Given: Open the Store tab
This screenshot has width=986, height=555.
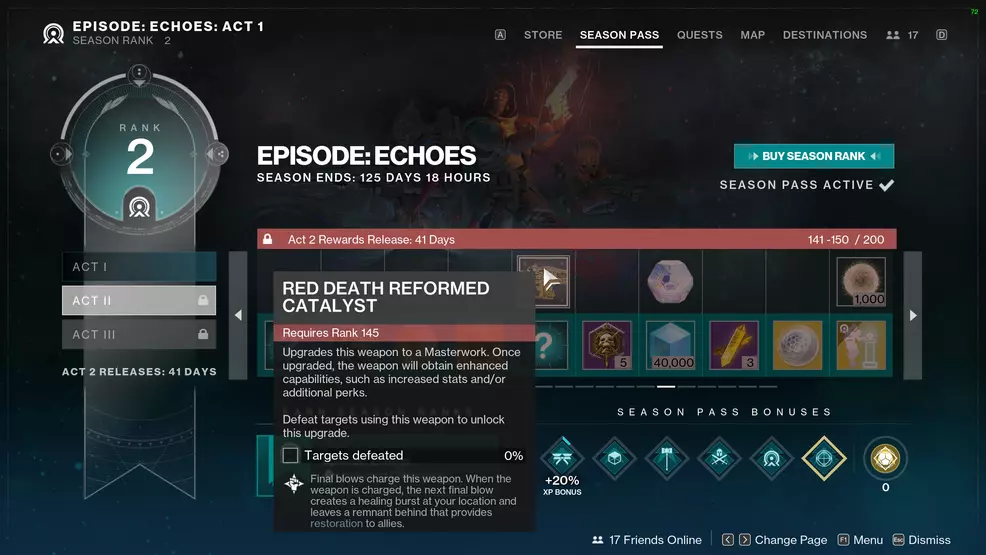Looking at the screenshot, I should click(543, 35).
